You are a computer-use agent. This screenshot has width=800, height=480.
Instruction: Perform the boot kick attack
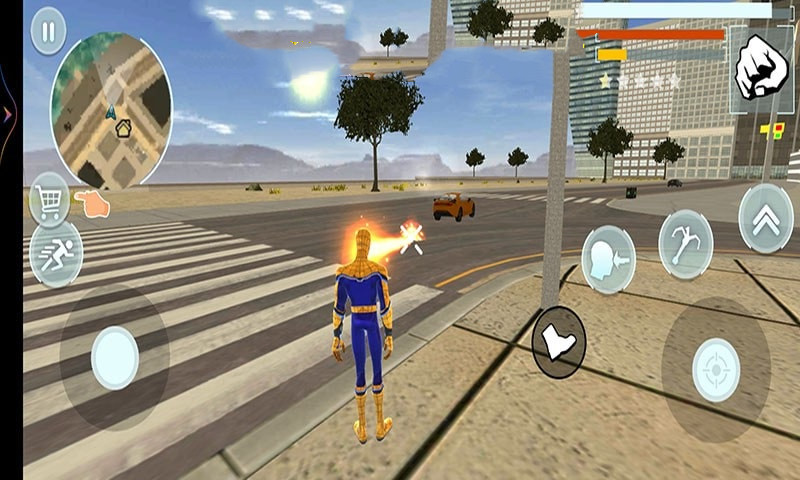[x=558, y=341]
